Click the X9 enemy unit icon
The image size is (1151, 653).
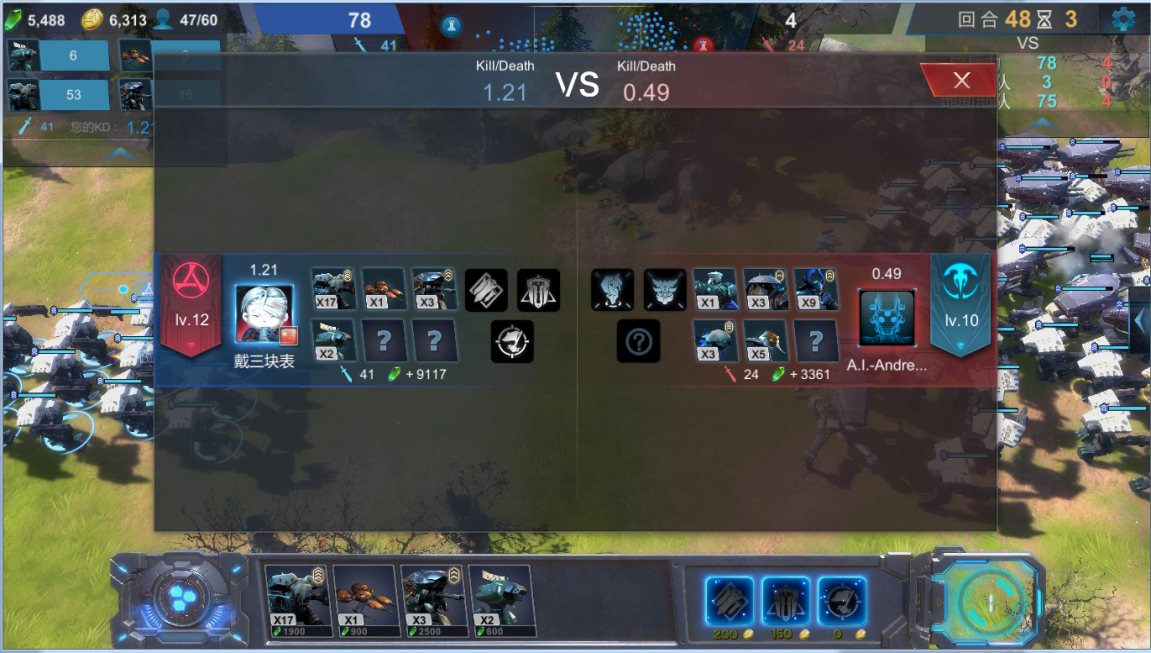pyautogui.click(x=816, y=289)
